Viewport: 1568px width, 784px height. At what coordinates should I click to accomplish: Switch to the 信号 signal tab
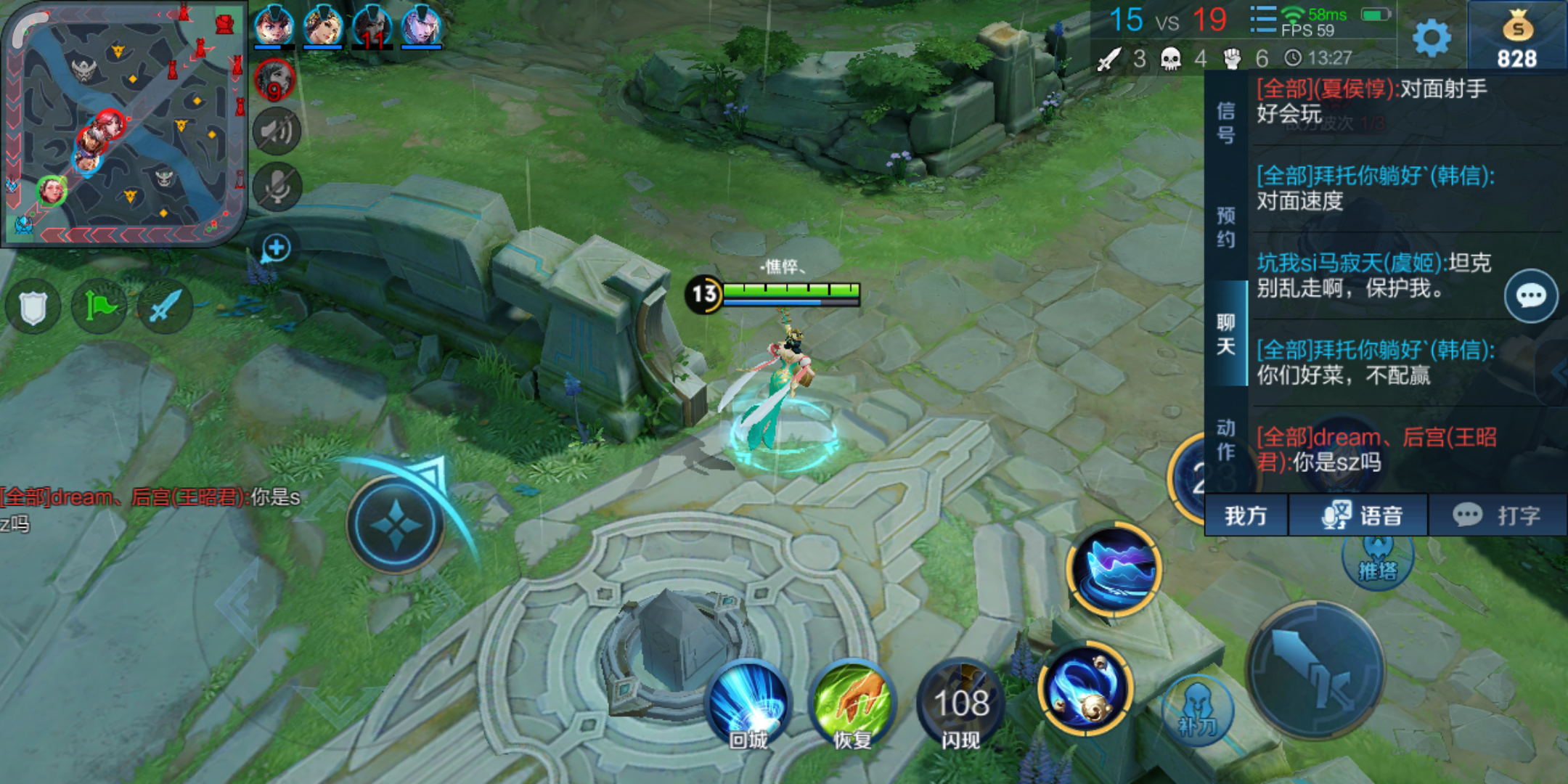point(1225,123)
